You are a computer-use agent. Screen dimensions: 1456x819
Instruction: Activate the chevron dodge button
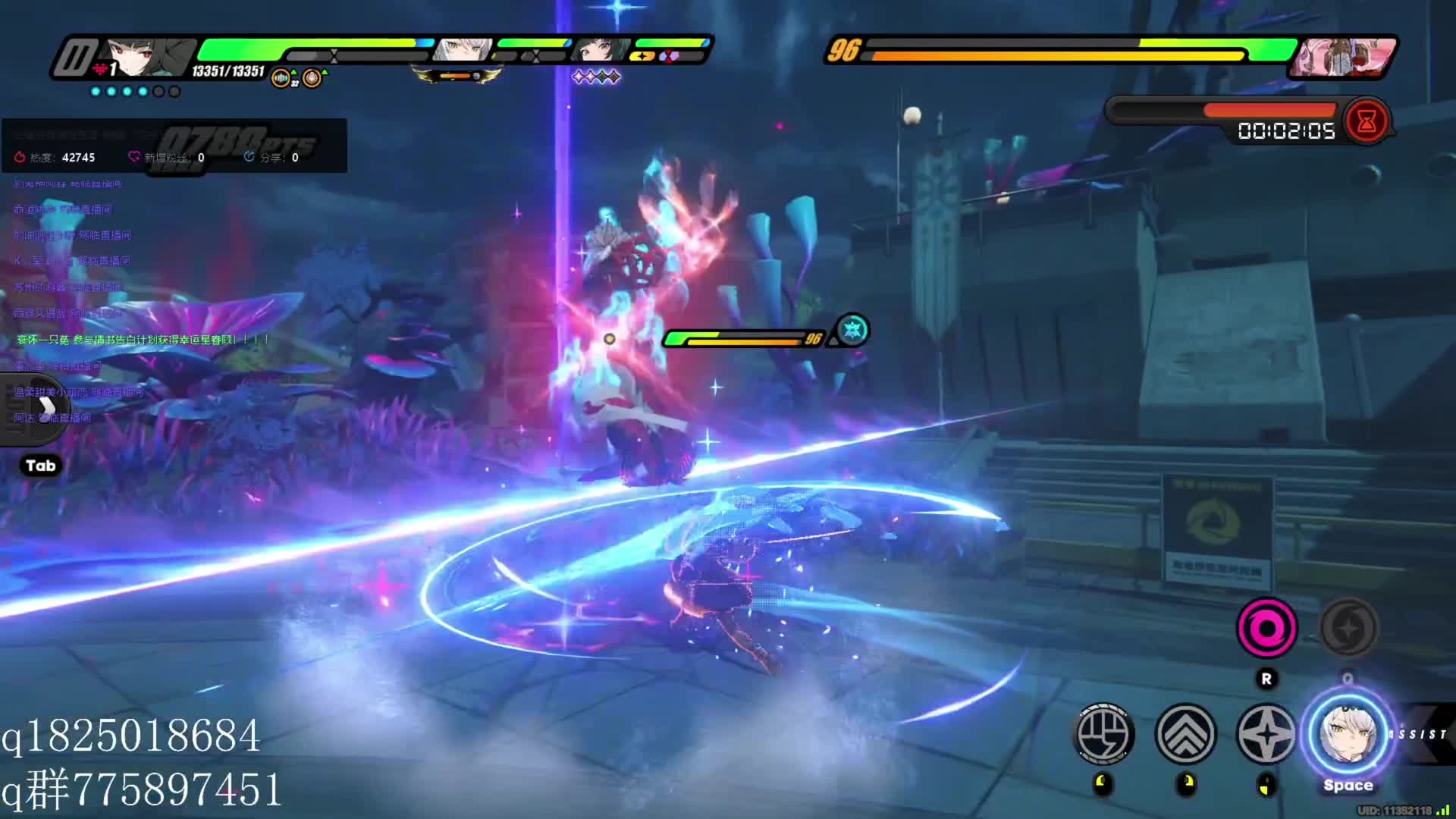[x=1185, y=734]
